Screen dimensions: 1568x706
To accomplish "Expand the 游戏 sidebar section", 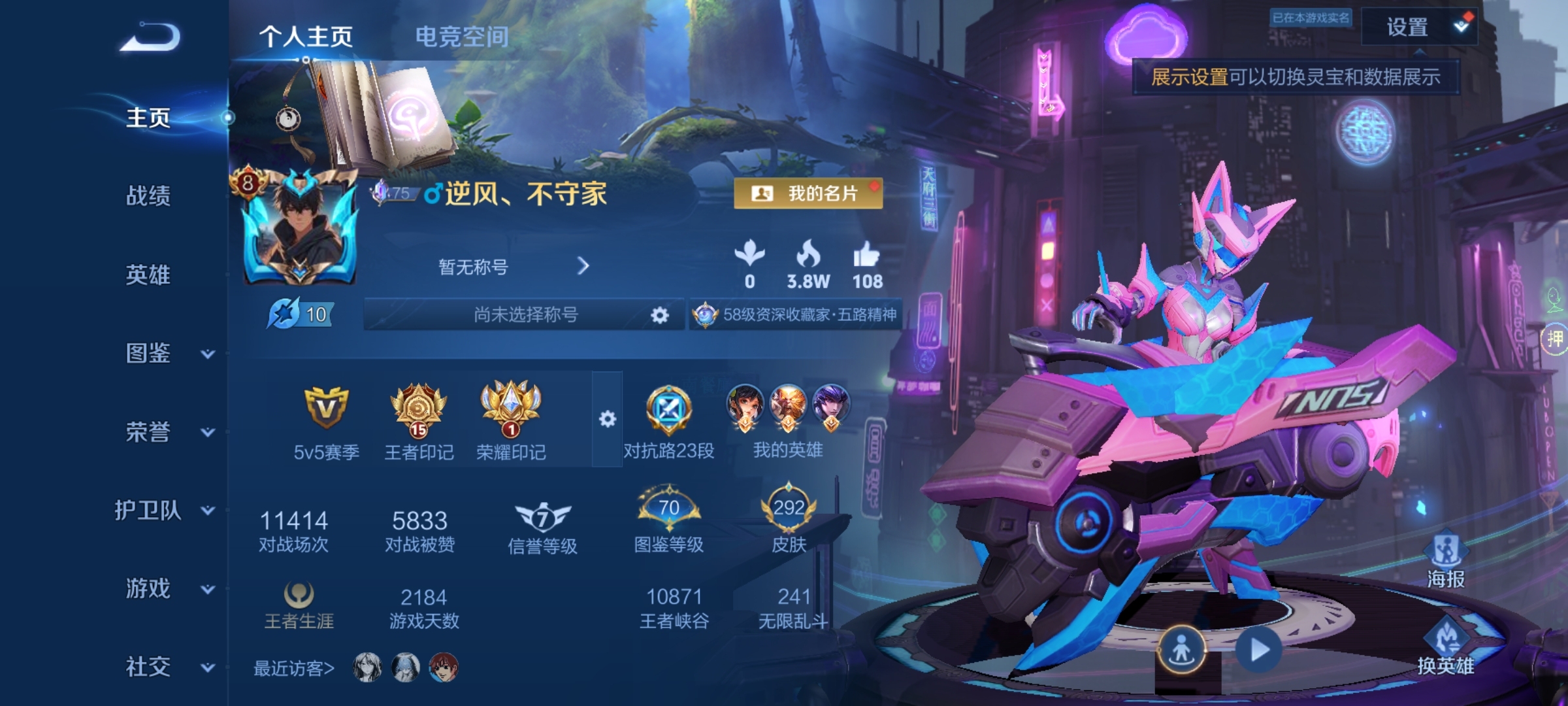I will 207,589.
